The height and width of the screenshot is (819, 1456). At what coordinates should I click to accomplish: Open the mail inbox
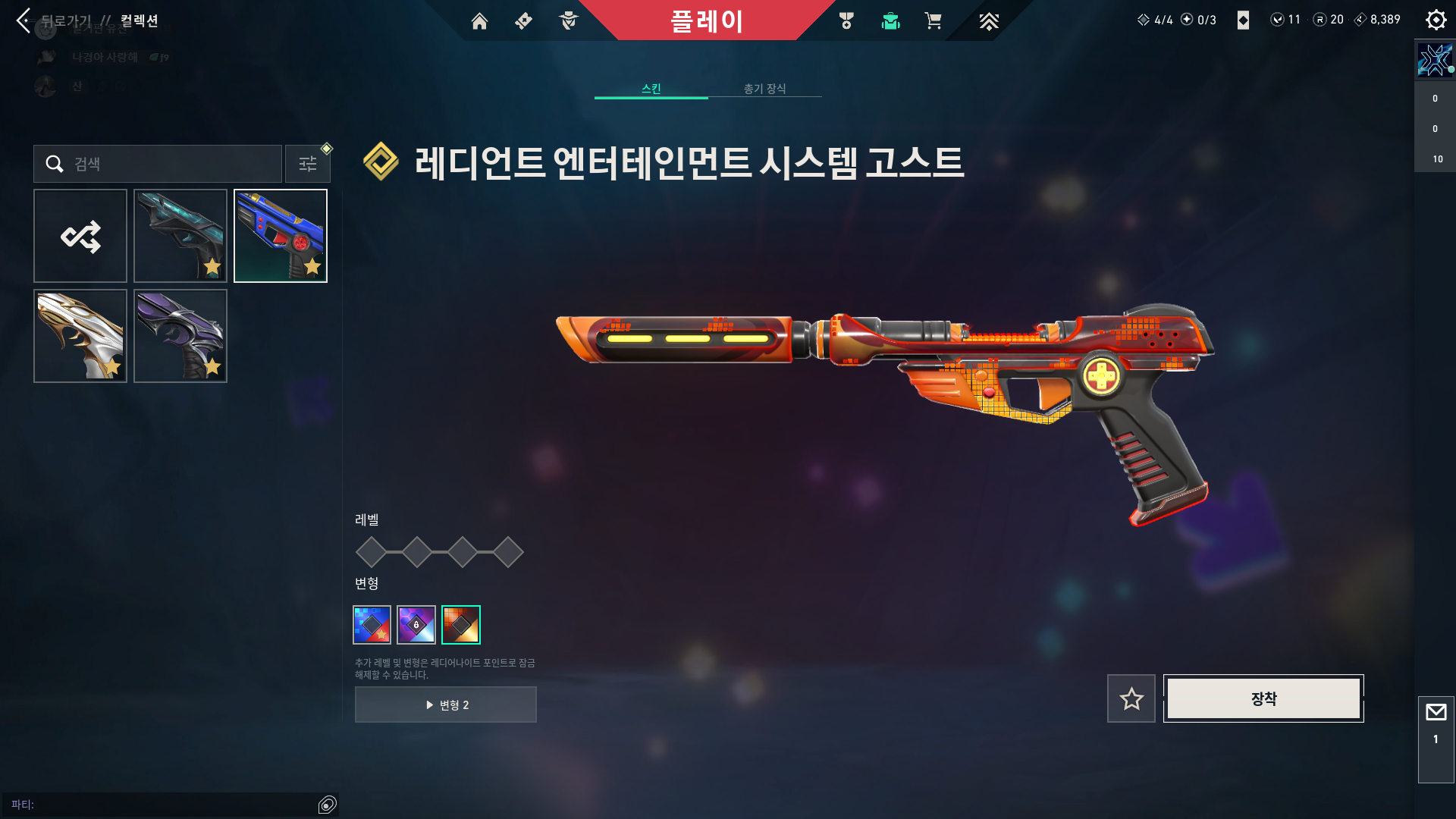1436,713
